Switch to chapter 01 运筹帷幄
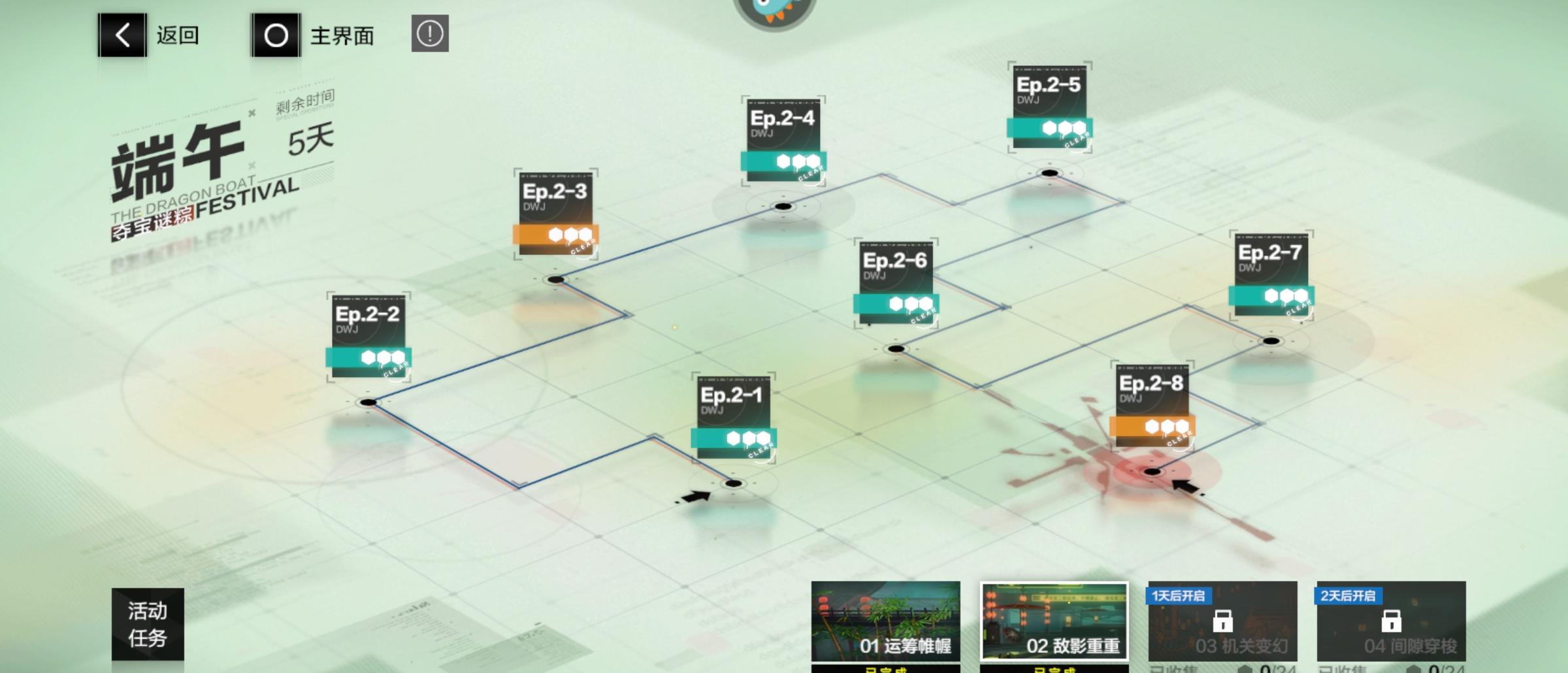 click(885, 621)
